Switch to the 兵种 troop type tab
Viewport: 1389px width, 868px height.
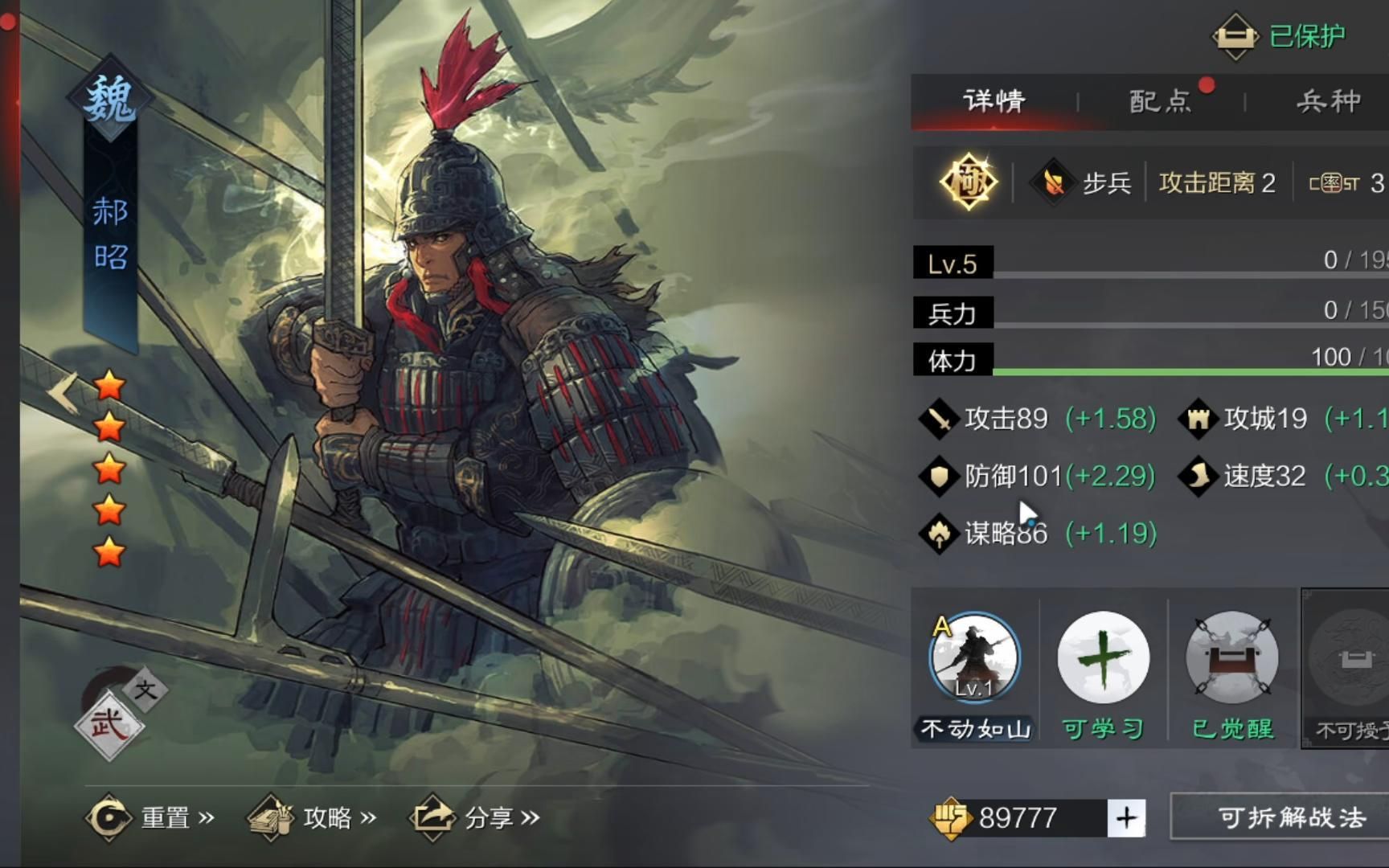1328,101
